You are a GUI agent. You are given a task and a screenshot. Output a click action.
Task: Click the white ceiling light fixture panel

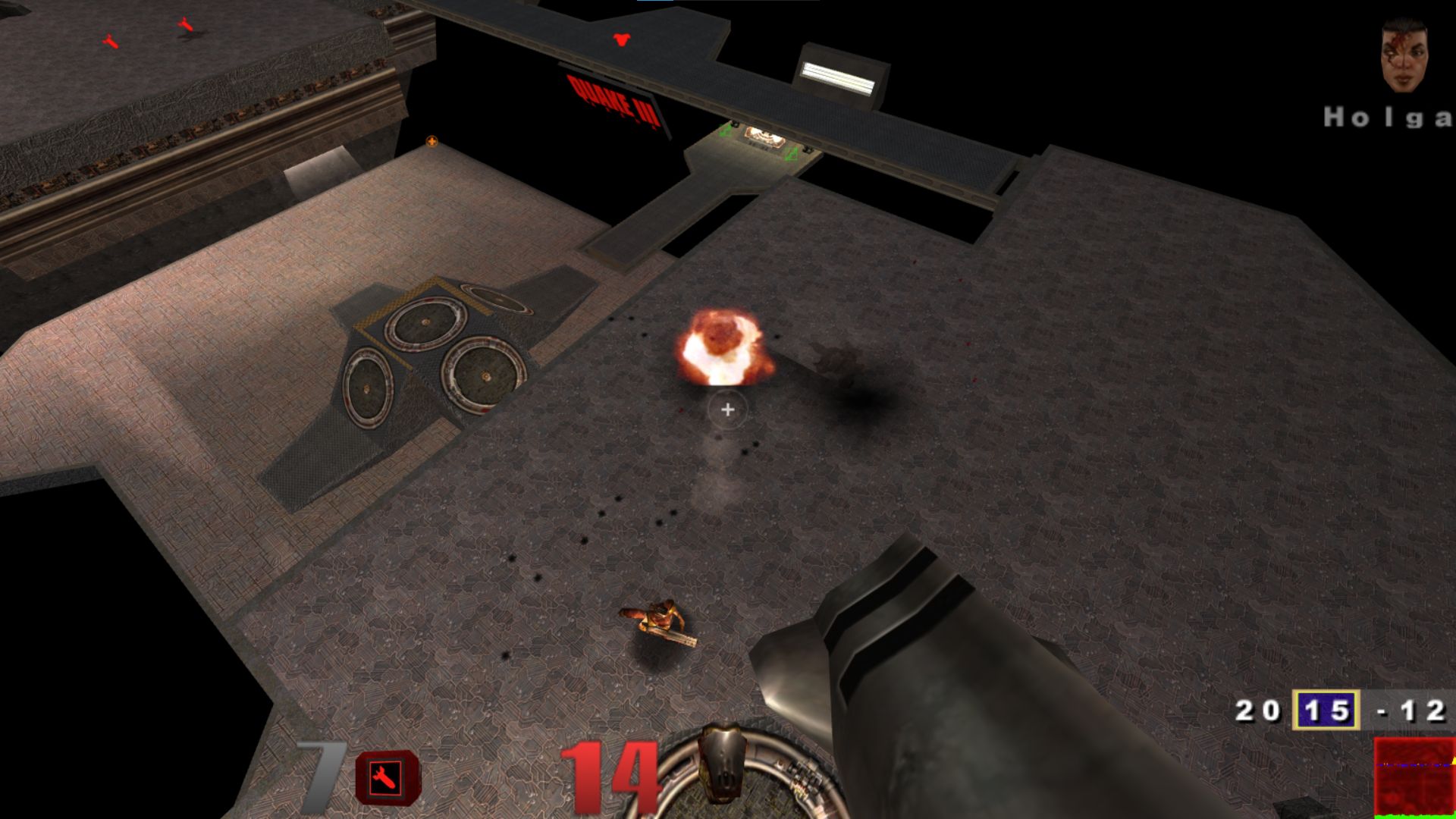pyautogui.click(x=839, y=76)
